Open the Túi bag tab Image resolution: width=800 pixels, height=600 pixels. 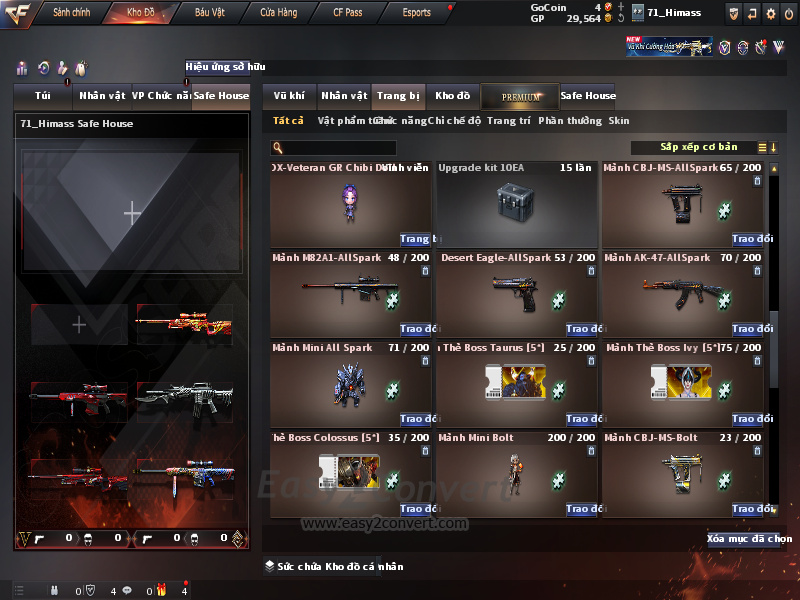[x=42, y=96]
